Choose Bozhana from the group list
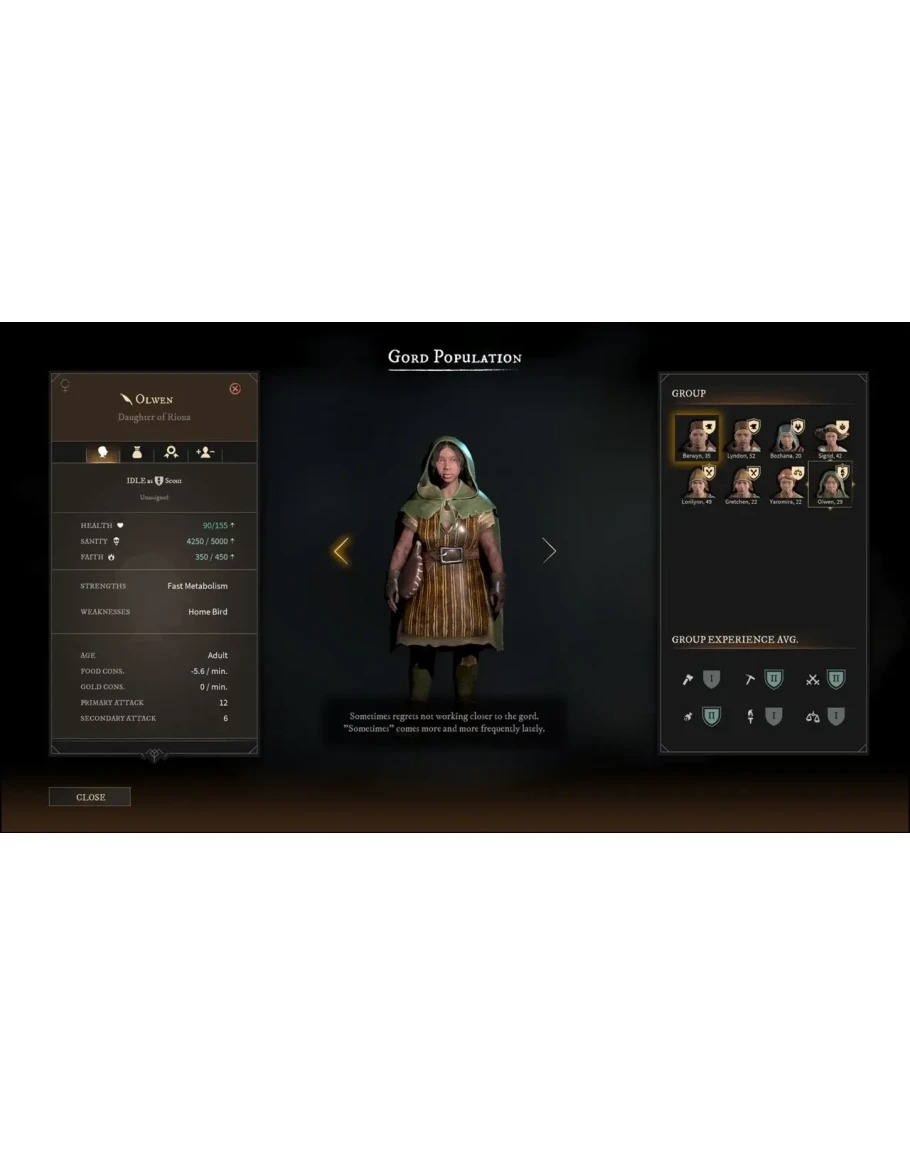The image size is (910, 1155). (x=784, y=437)
